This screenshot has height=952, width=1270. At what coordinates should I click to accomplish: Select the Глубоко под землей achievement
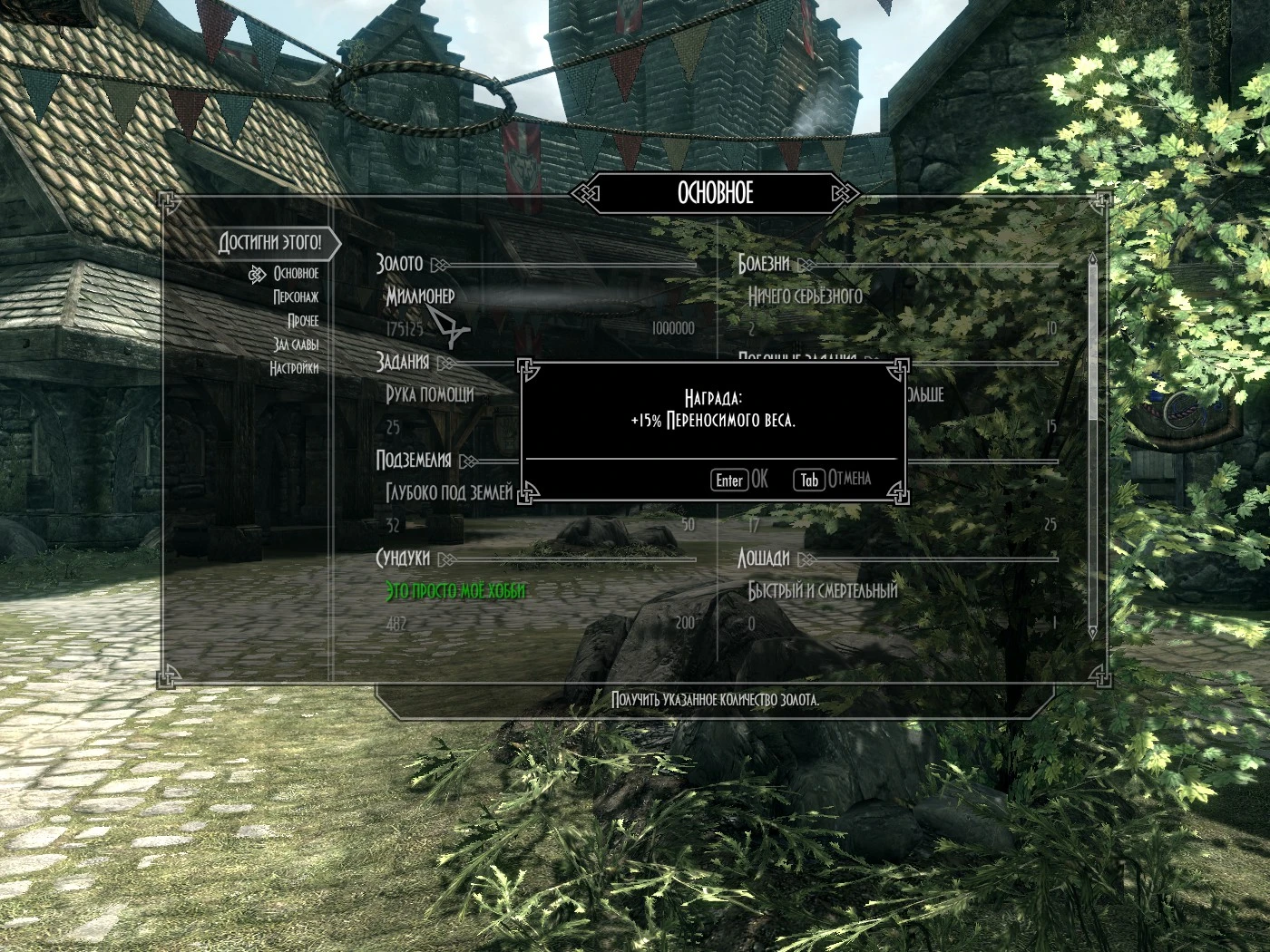[449, 492]
